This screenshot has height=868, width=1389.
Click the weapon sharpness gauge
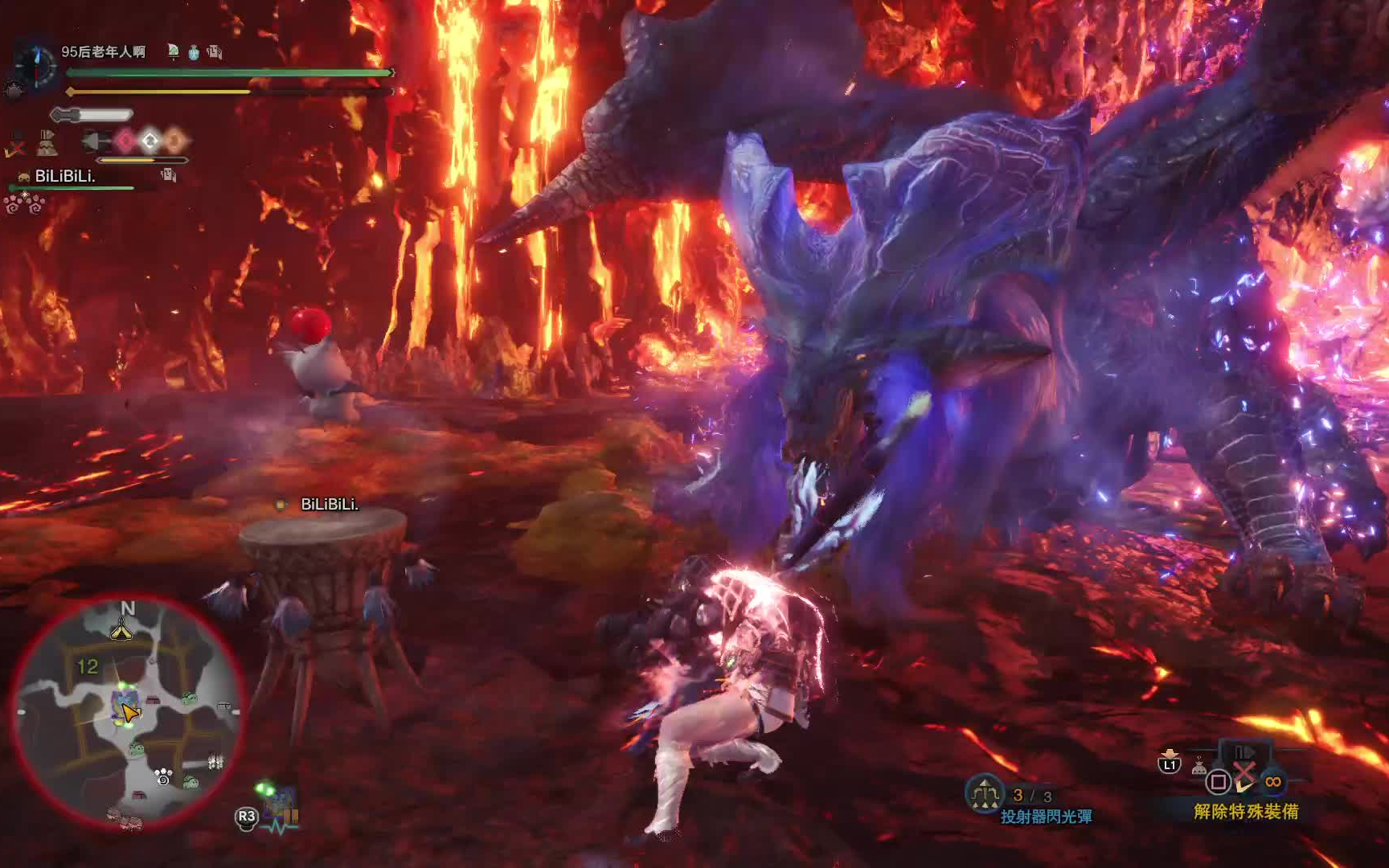point(91,115)
